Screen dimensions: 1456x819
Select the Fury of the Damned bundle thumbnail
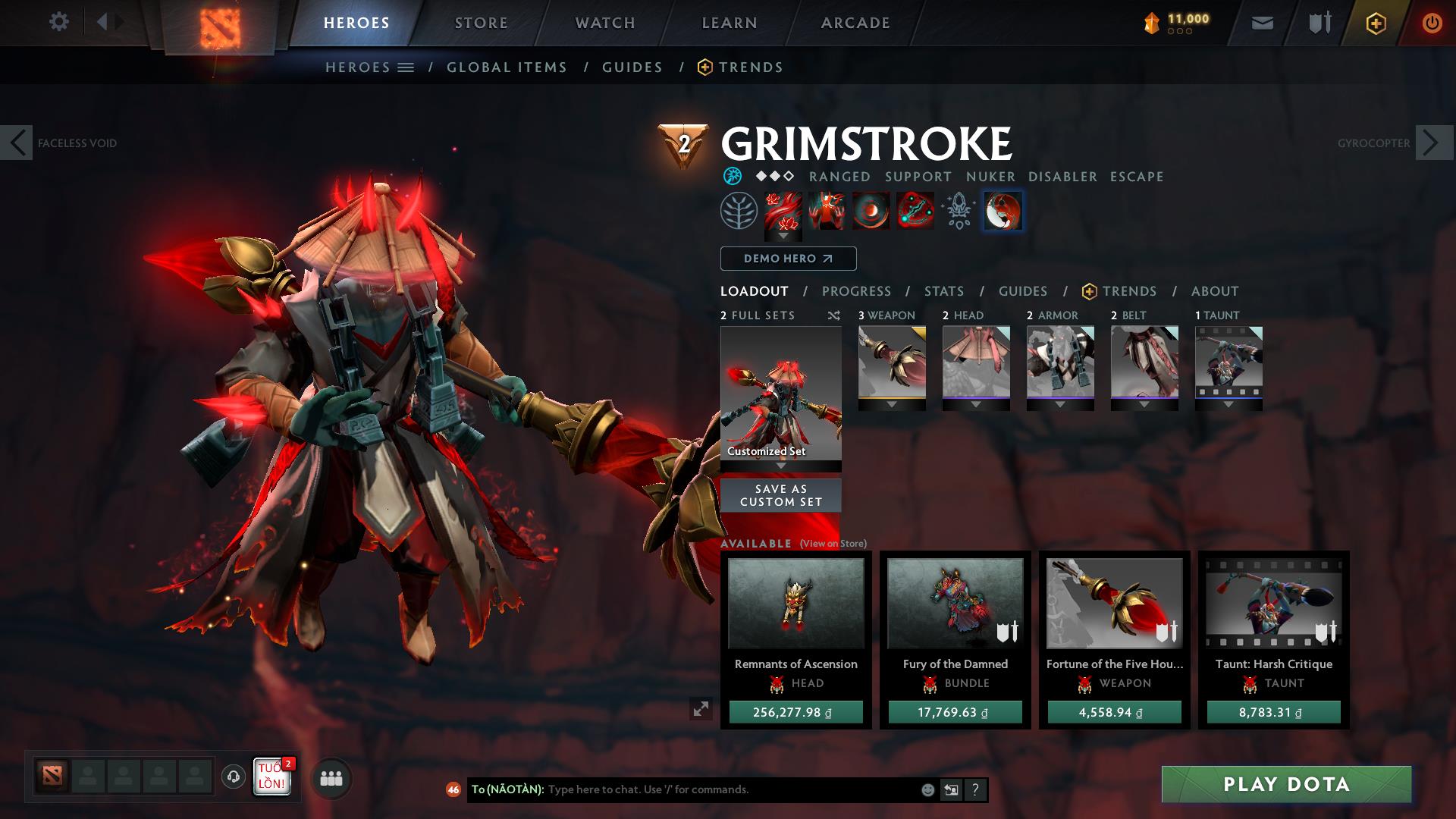click(954, 604)
